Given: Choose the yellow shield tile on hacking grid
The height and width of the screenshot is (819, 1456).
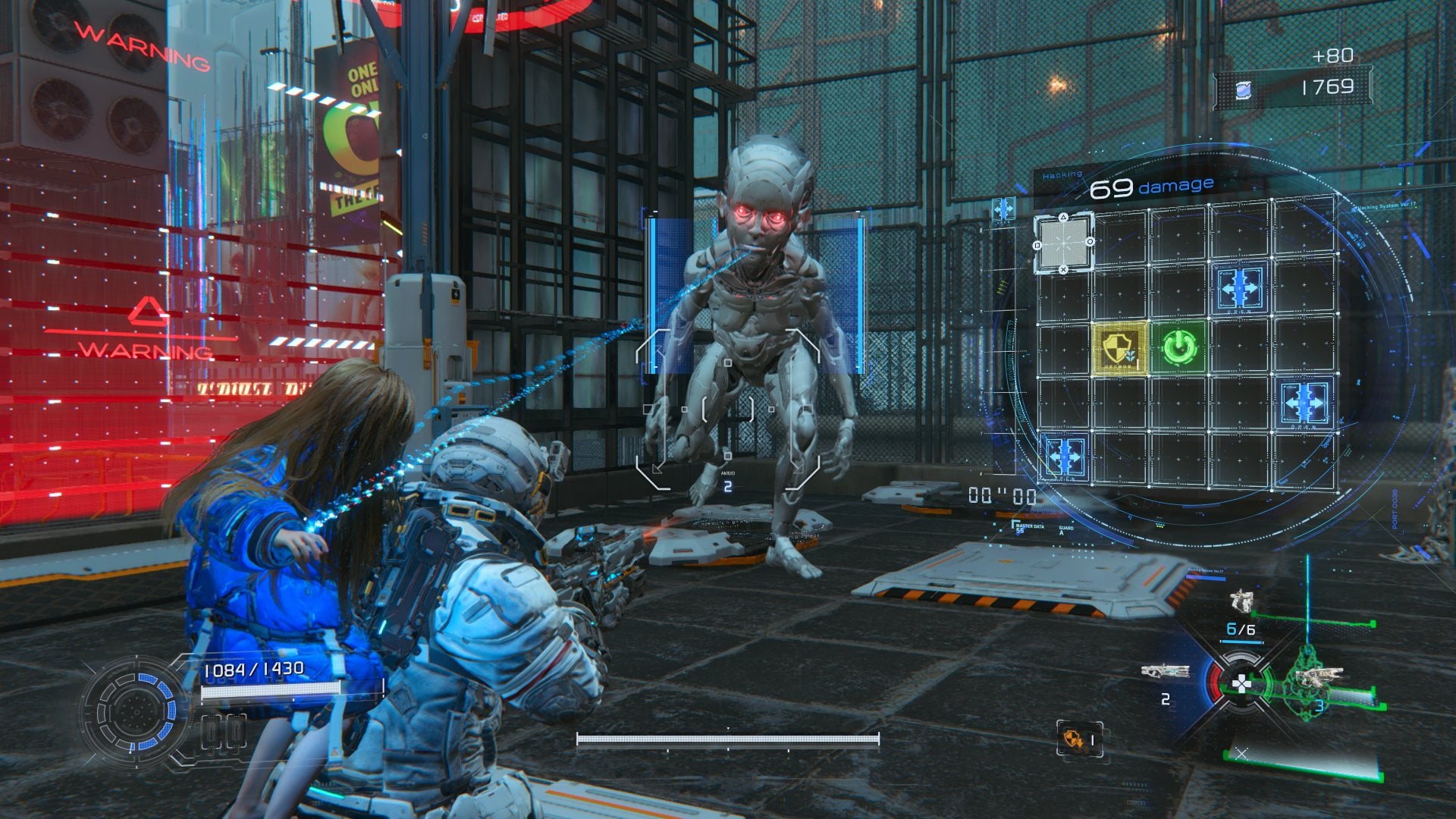Looking at the screenshot, I should [x=1119, y=349].
